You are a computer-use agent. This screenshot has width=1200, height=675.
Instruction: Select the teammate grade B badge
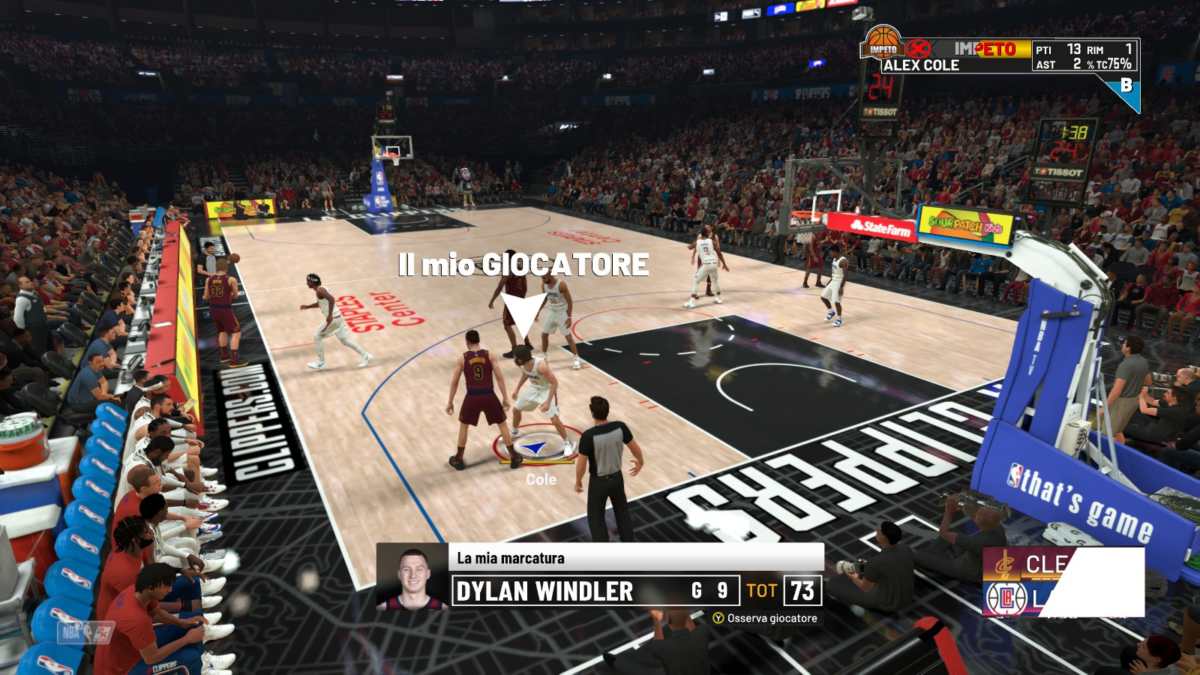pyautogui.click(x=1127, y=87)
